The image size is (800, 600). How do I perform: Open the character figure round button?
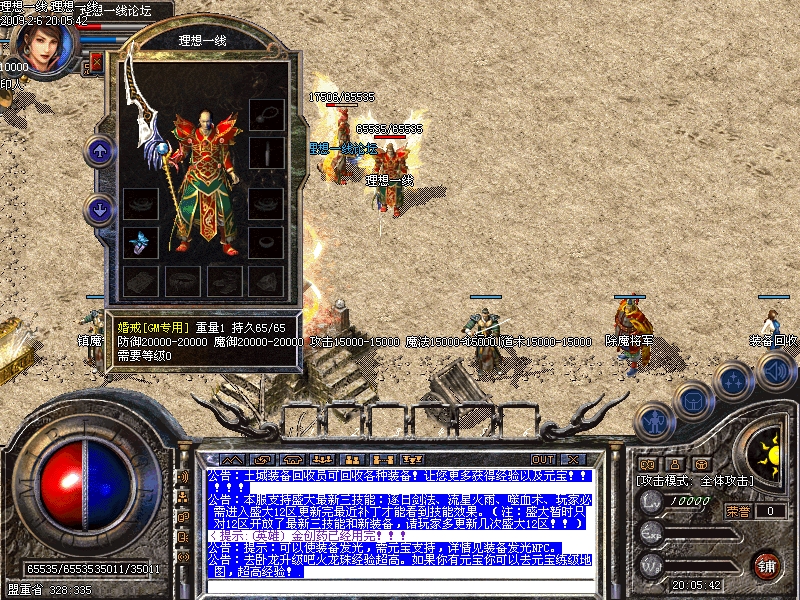click(x=653, y=421)
